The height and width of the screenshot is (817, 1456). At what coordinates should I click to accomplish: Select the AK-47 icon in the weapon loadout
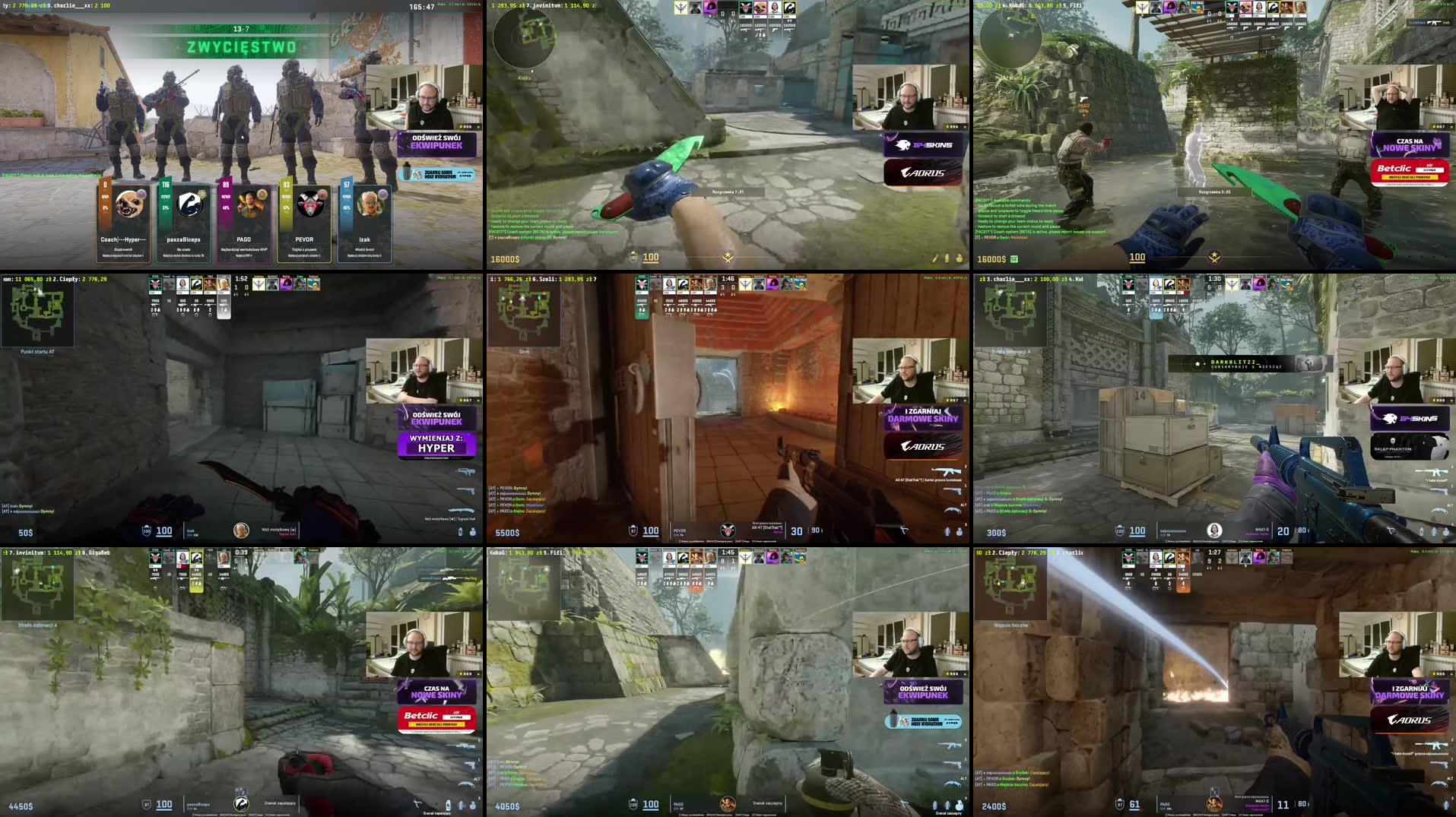(945, 472)
